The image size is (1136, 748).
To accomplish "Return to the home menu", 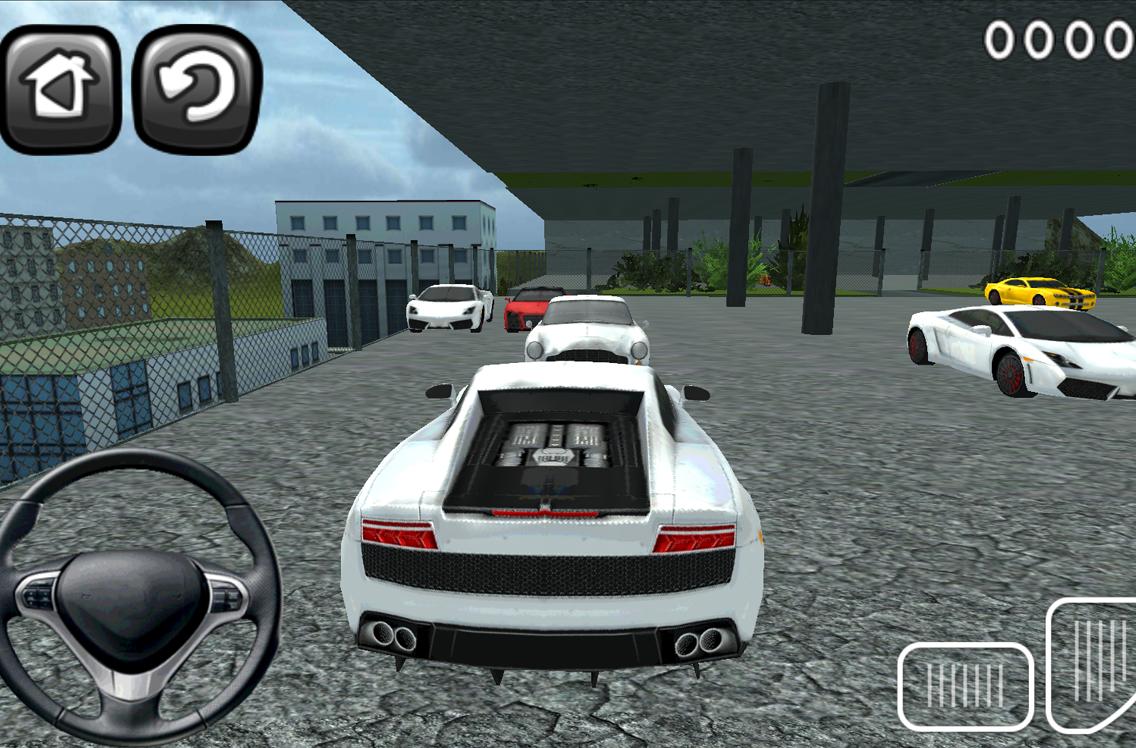I will 60,89.
